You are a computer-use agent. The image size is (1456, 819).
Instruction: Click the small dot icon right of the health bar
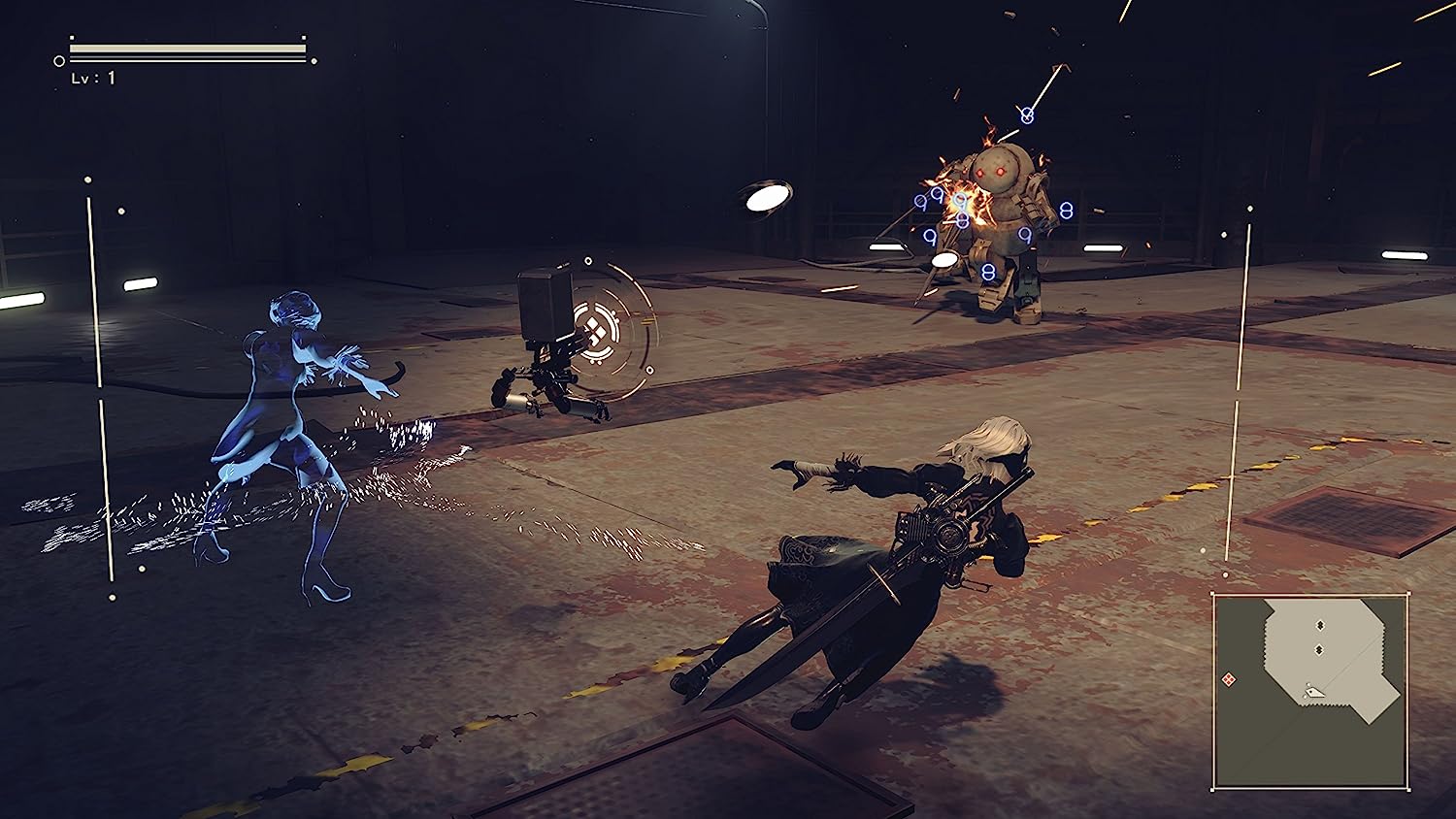point(314,61)
